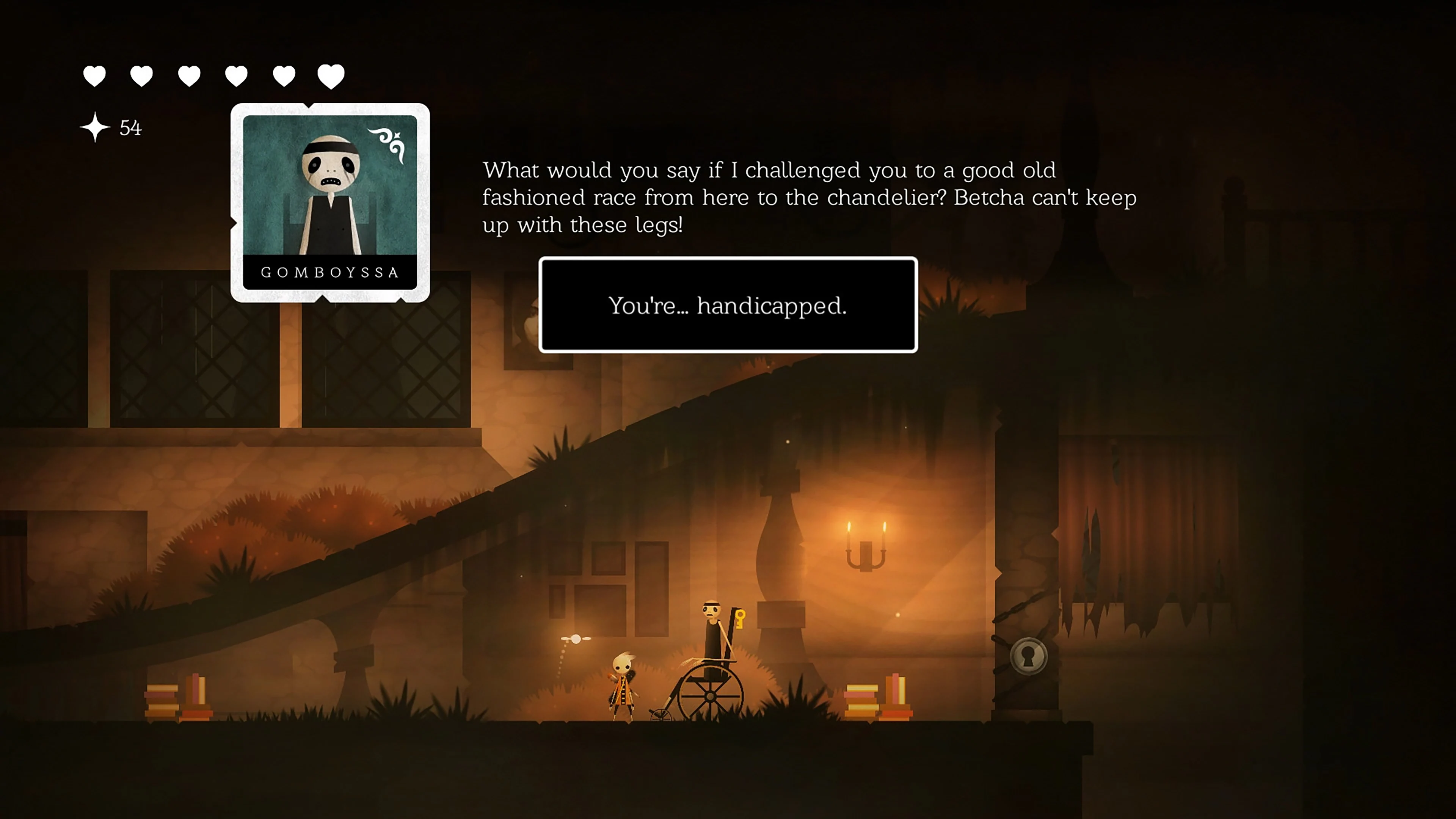
Task: Toggle the second heart in the health row
Action: [x=141, y=74]
